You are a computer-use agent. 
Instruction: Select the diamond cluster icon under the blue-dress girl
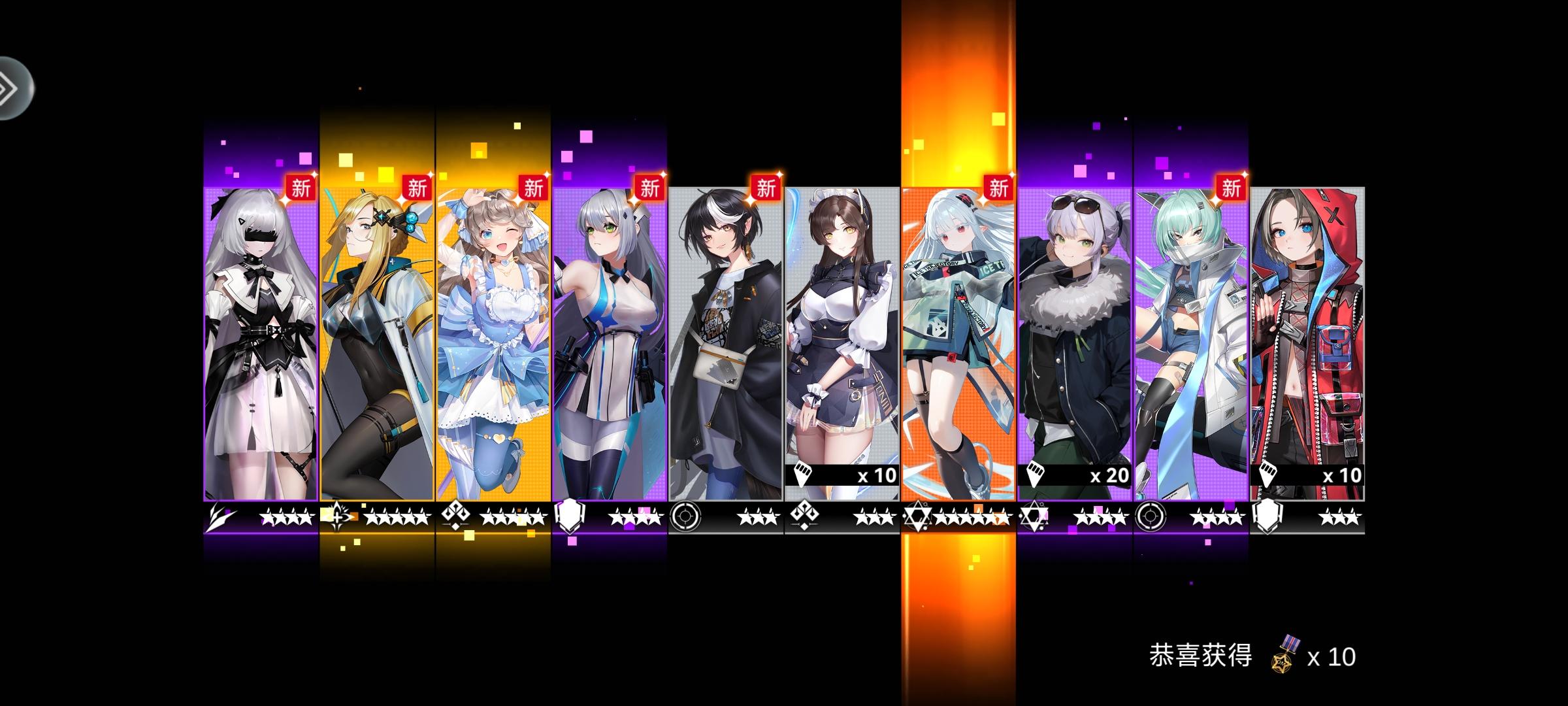click(457, 516)
